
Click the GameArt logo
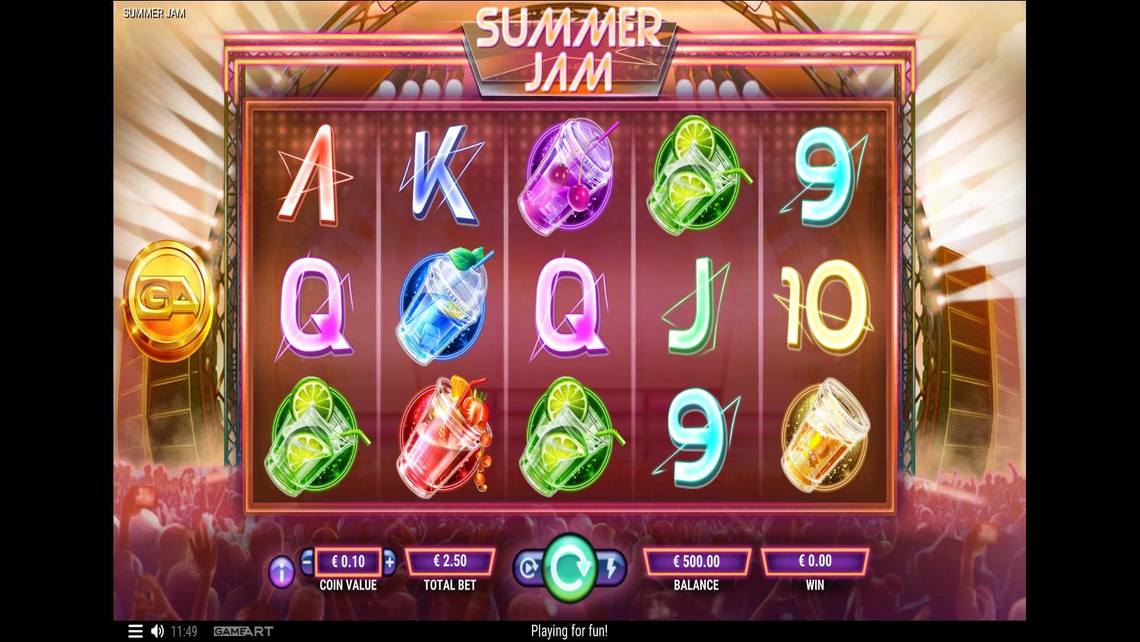(243, 632)
